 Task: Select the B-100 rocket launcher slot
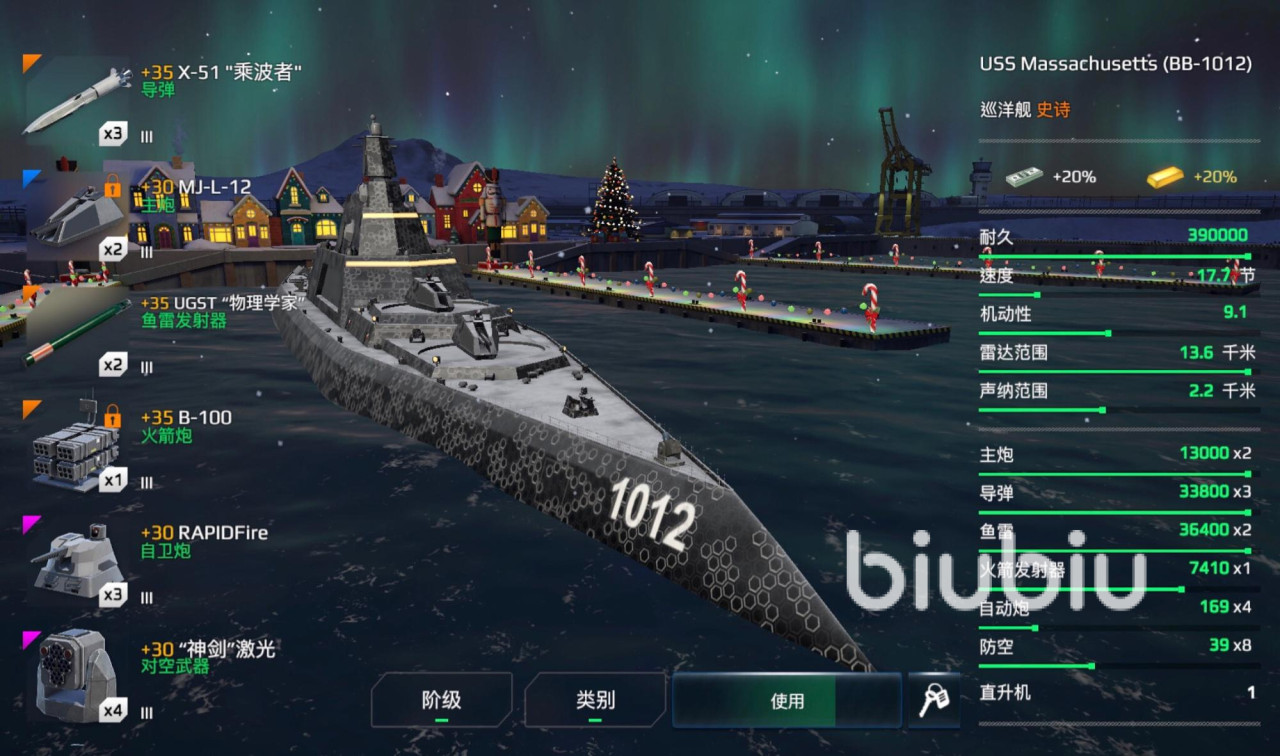[77, 447]
